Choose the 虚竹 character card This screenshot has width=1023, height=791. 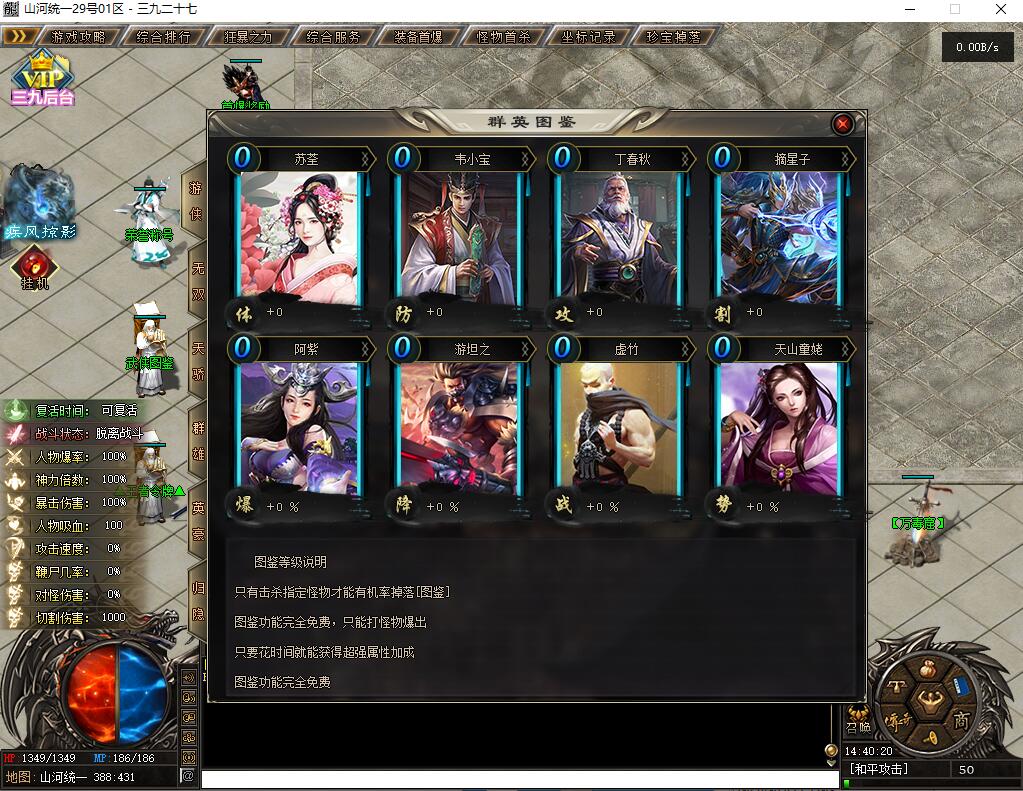pyautogui.click(x=619, y=427)
